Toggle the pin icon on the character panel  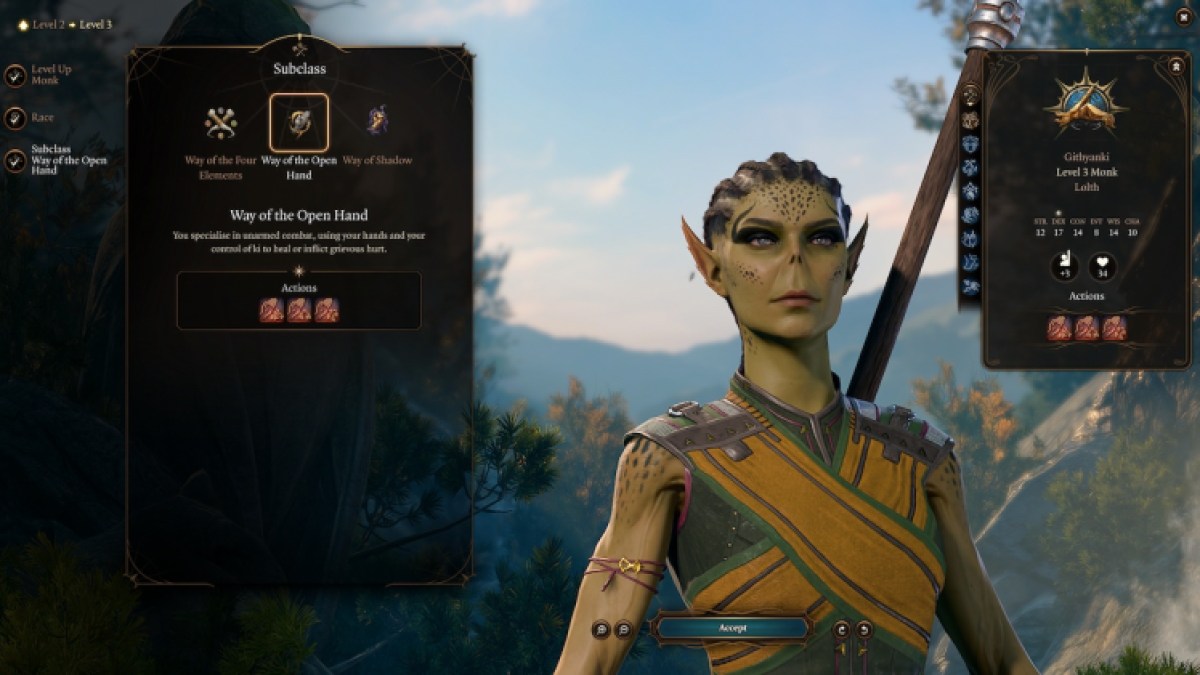(1176, 66)
